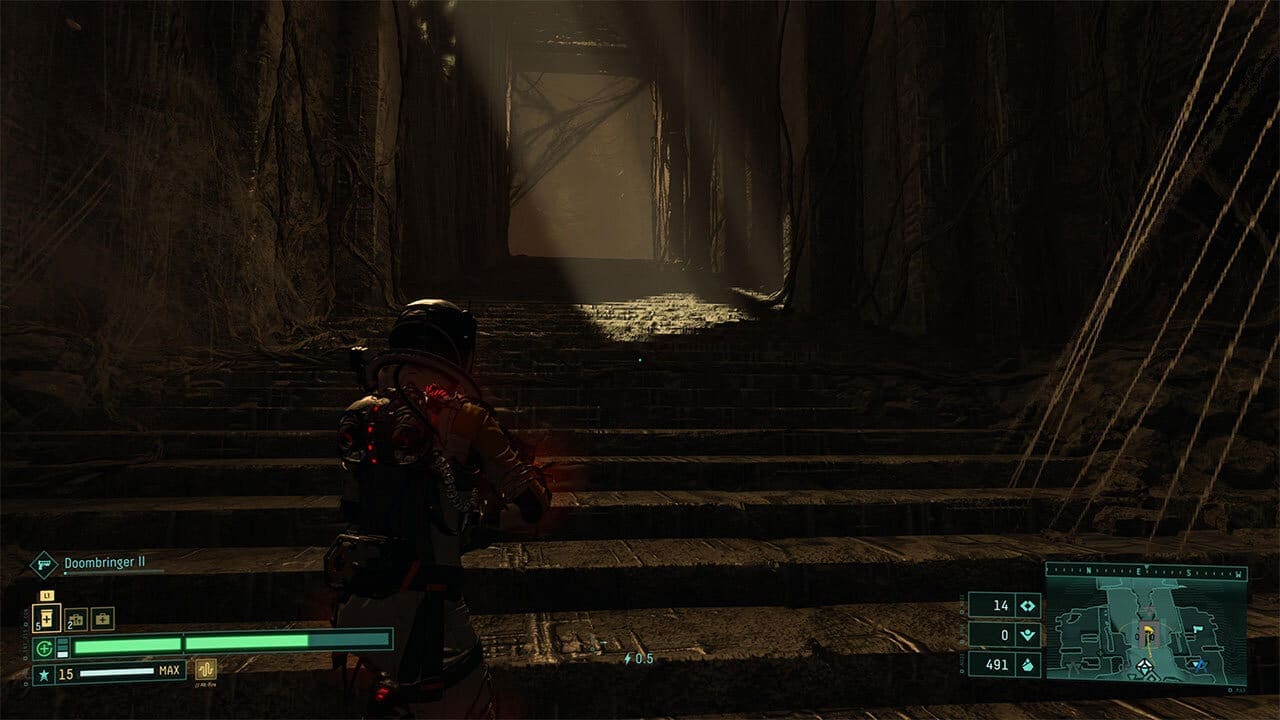1280x720 pixels.
Task: Click the E marker on the minimap compass
Action: pyautogui.click(x=1137, y=570)
